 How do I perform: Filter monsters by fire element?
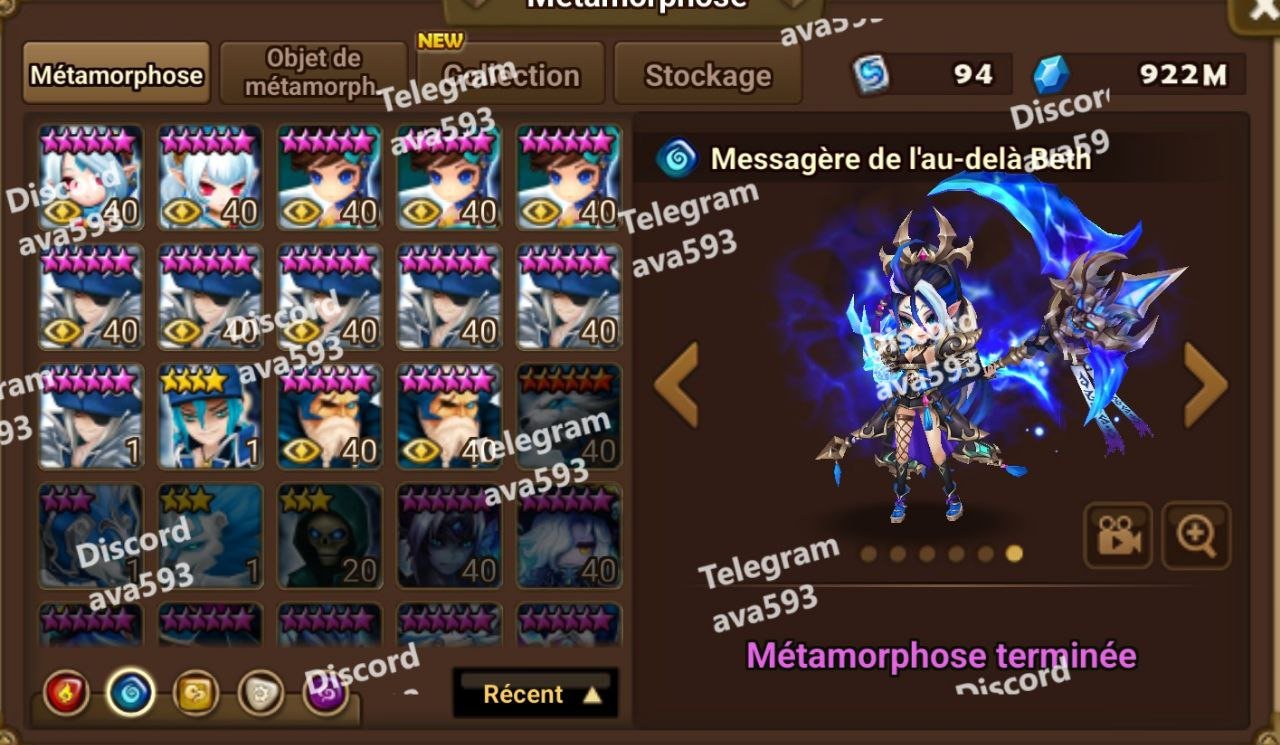(x=67, y=693)
